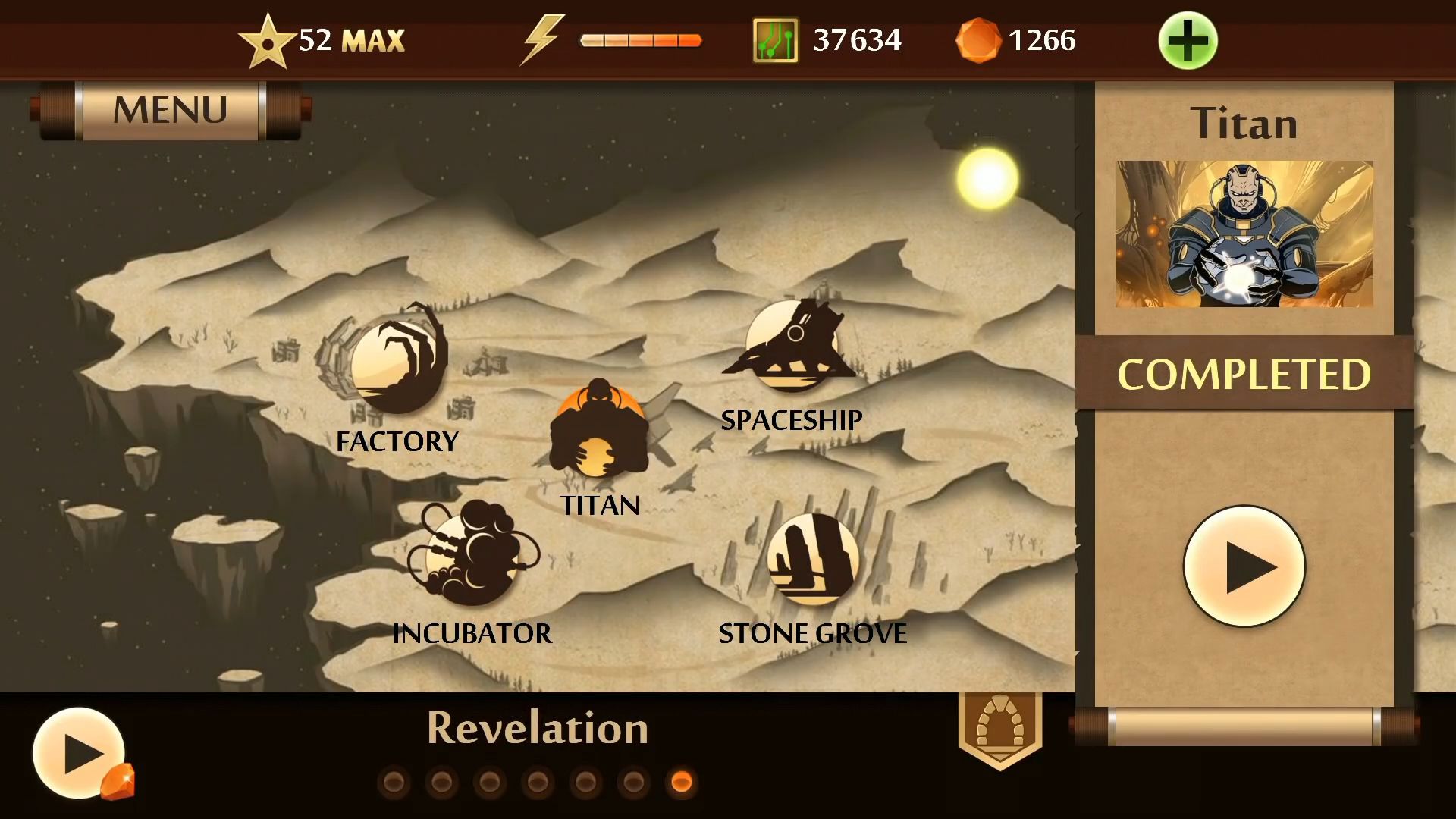This screenshot has width=1456, height=819.
Task: Click the Titan portrait thumbnail
Action: [x=1244, y=234]
